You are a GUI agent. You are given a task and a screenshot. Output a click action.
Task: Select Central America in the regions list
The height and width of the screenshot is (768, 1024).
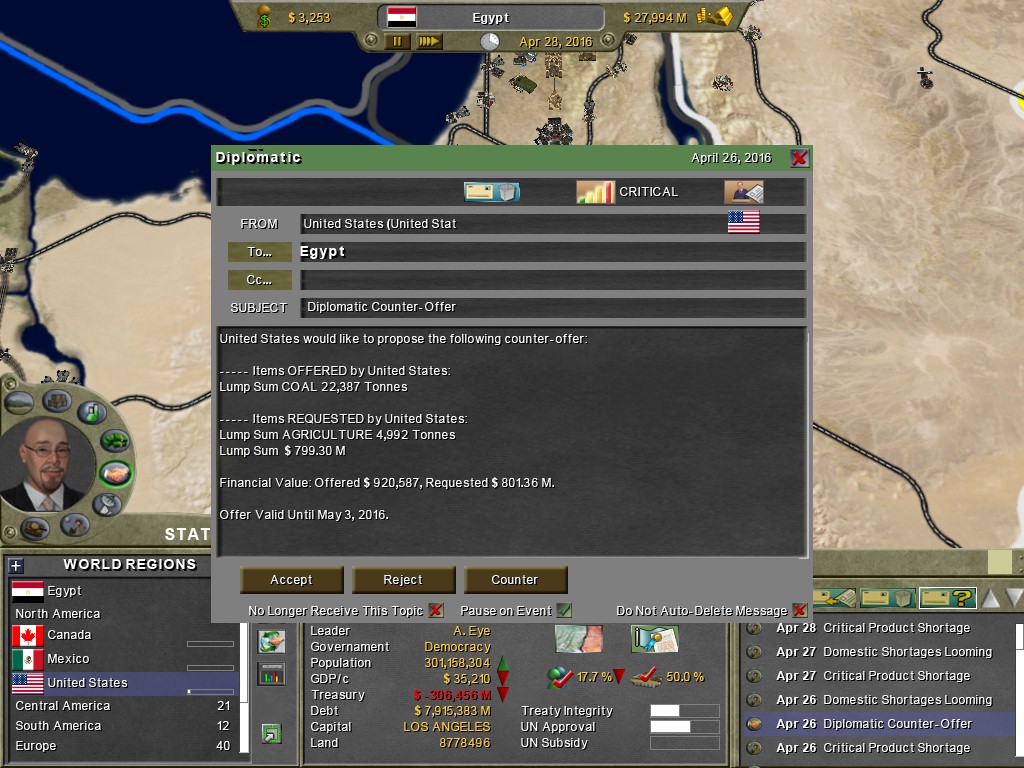pos(62,706)
